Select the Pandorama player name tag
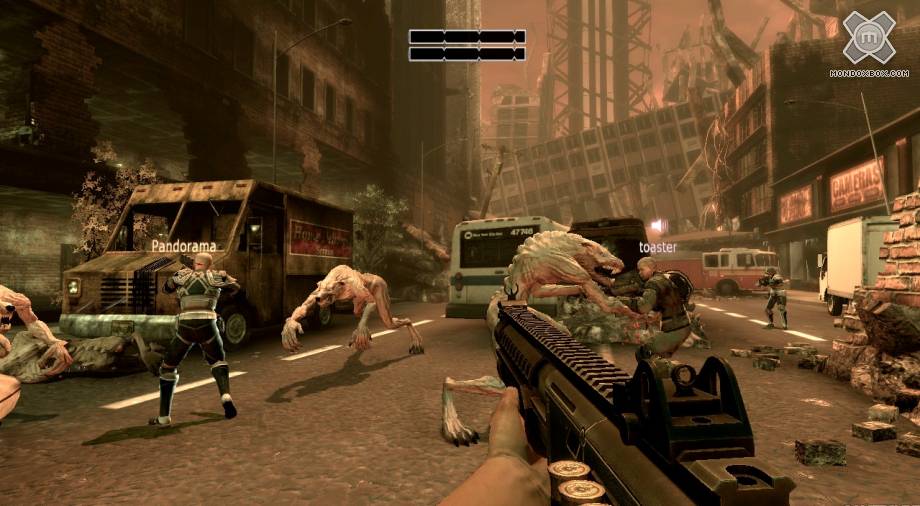The height and width of the screenshot is (506, 920). (x=183, y=244)
